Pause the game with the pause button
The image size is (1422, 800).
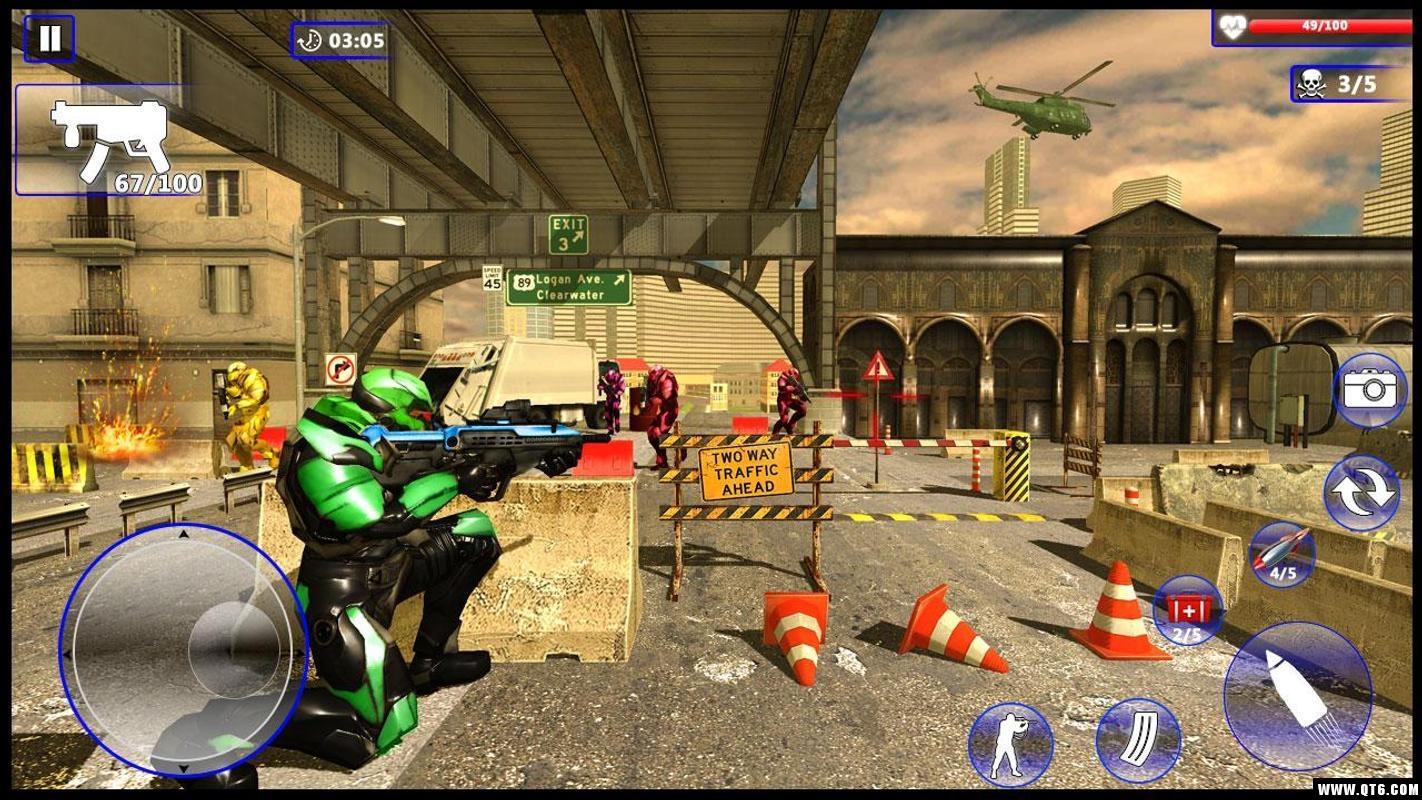(49, 39)
